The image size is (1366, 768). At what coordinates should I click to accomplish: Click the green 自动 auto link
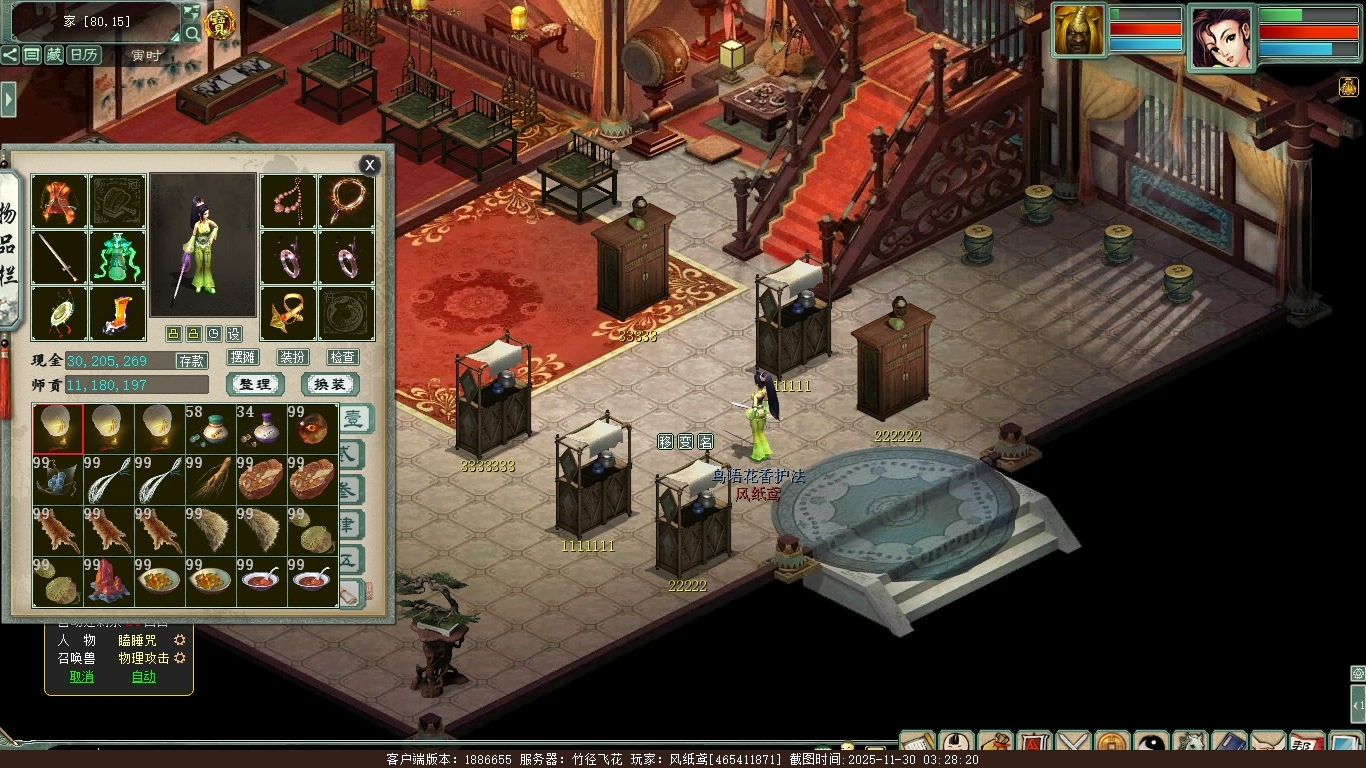[144, 677]
